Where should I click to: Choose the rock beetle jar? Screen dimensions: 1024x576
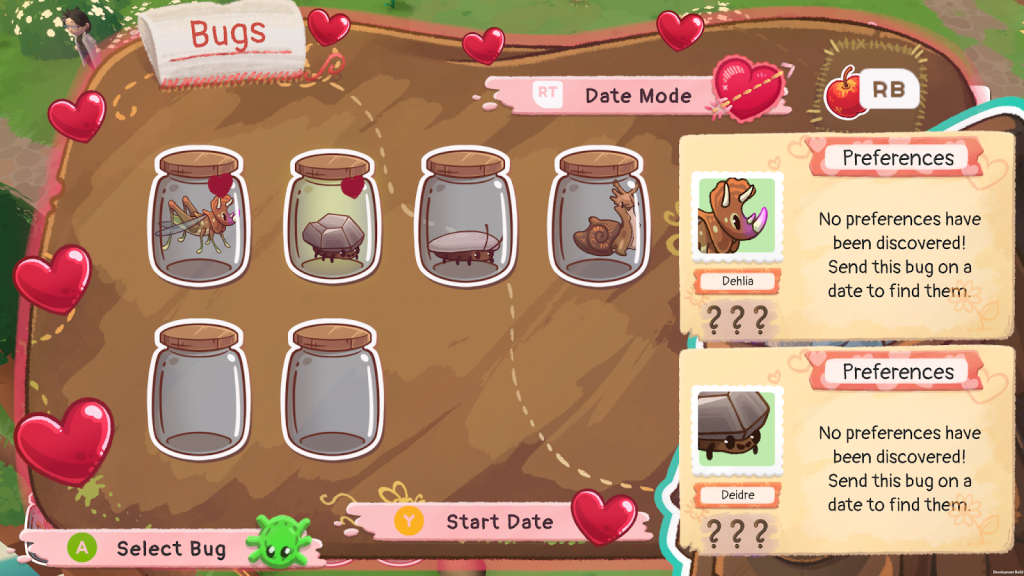click(x=332, y=217)
